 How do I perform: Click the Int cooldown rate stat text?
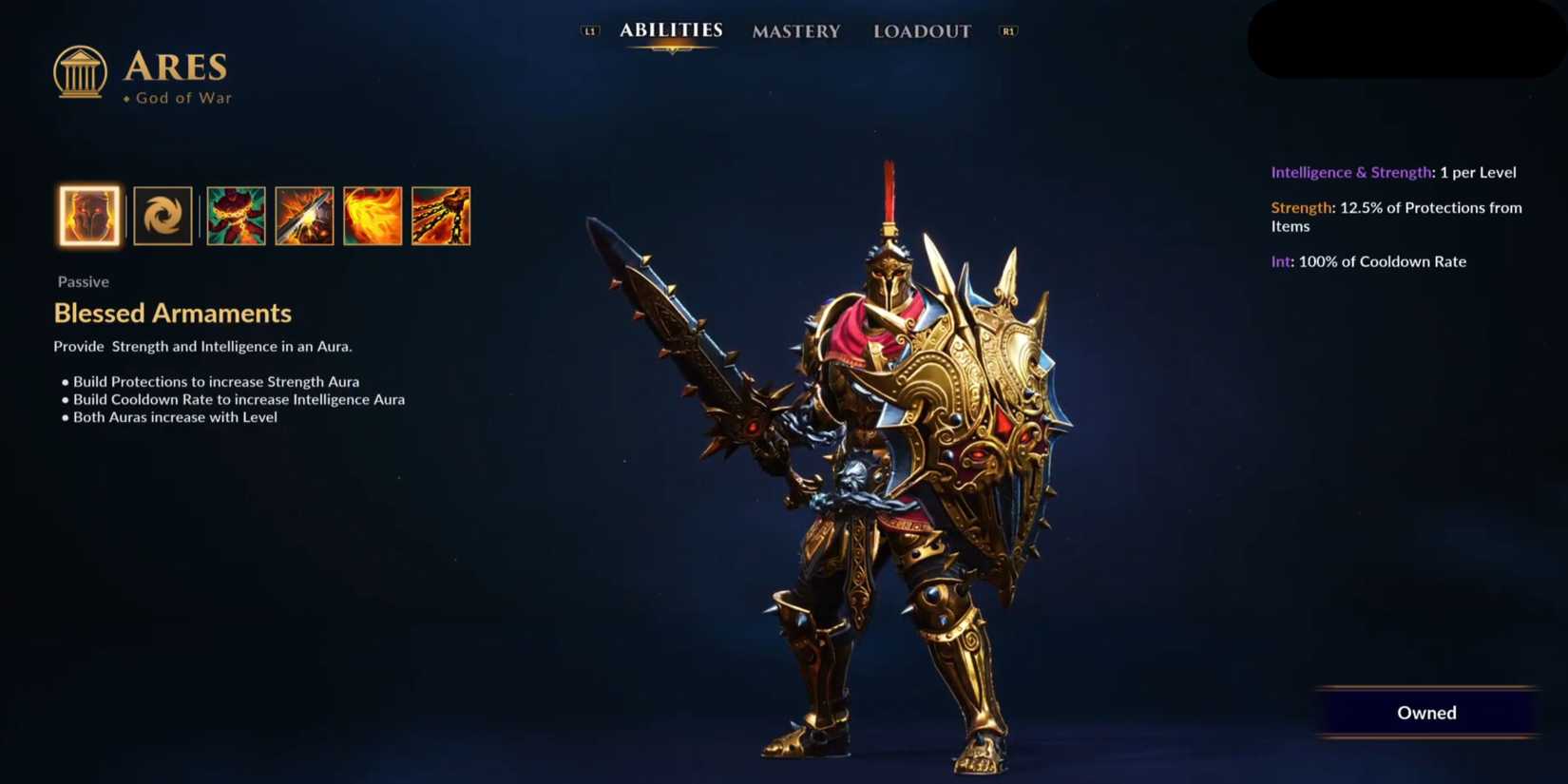1369,261
